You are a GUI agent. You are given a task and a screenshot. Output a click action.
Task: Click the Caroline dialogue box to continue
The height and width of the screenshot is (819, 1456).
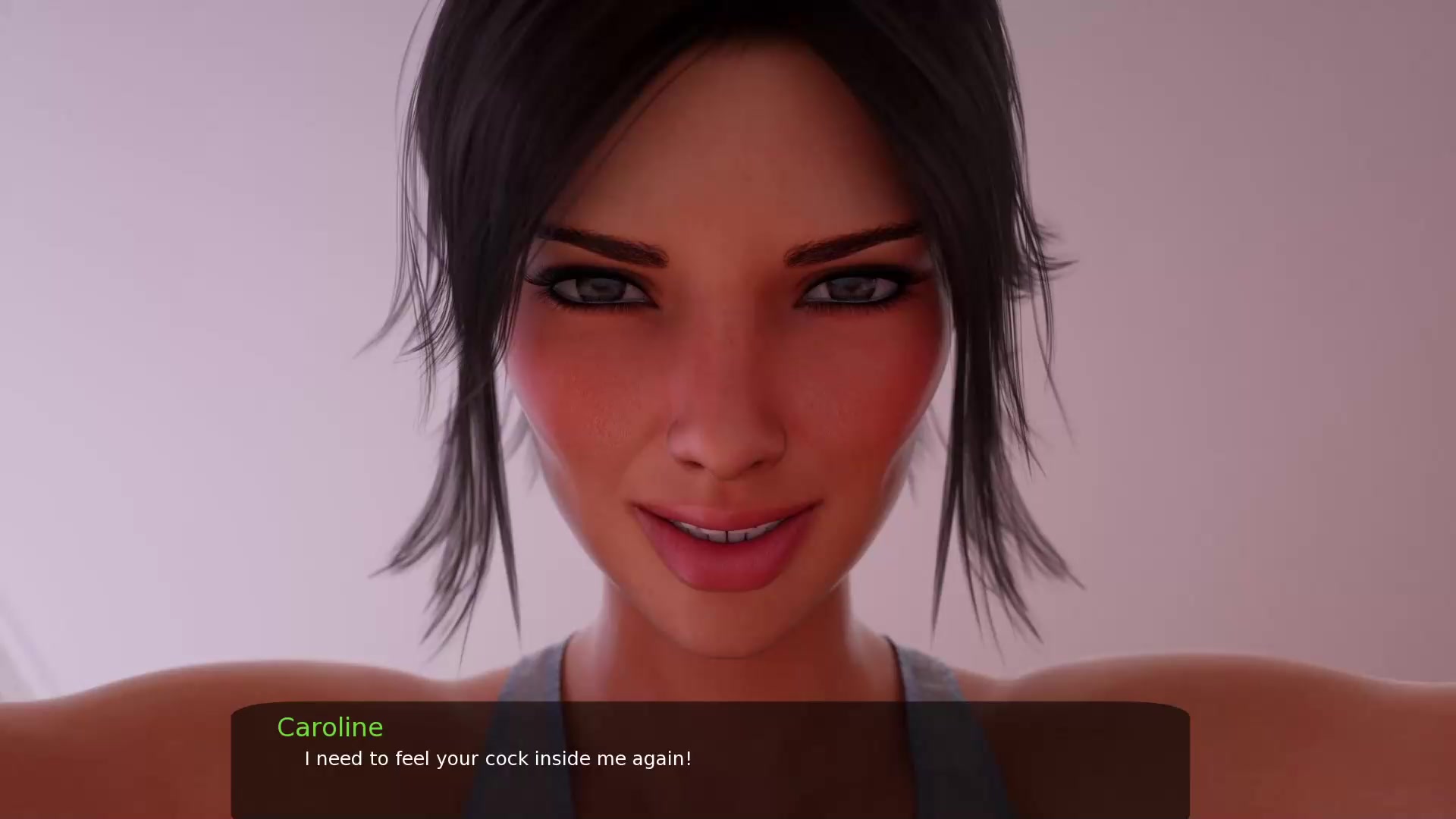point(710,760)
